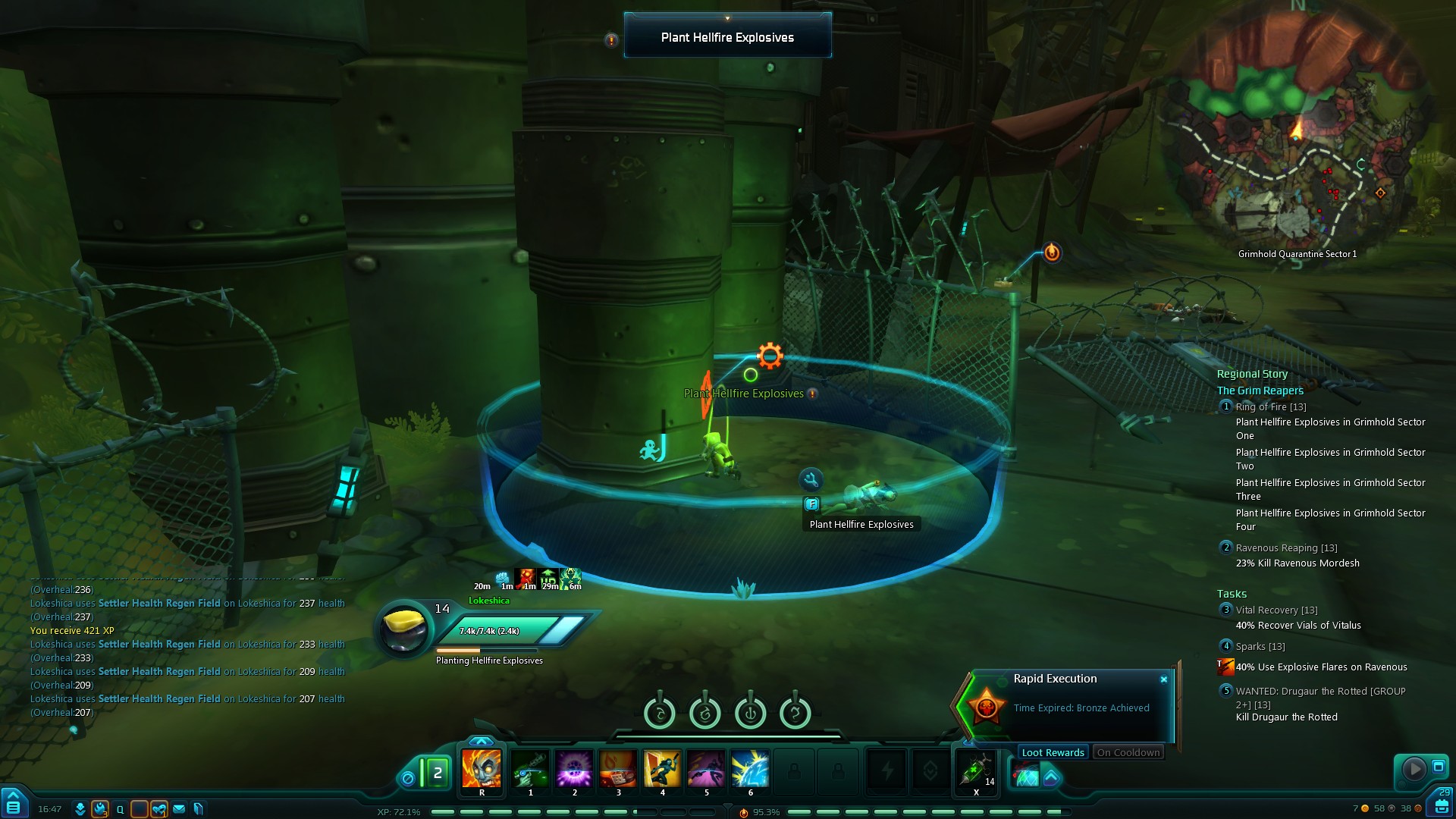Open the blue flame icon with badge 3
The width and height of the screenshot is (1456, 819).
99,809
